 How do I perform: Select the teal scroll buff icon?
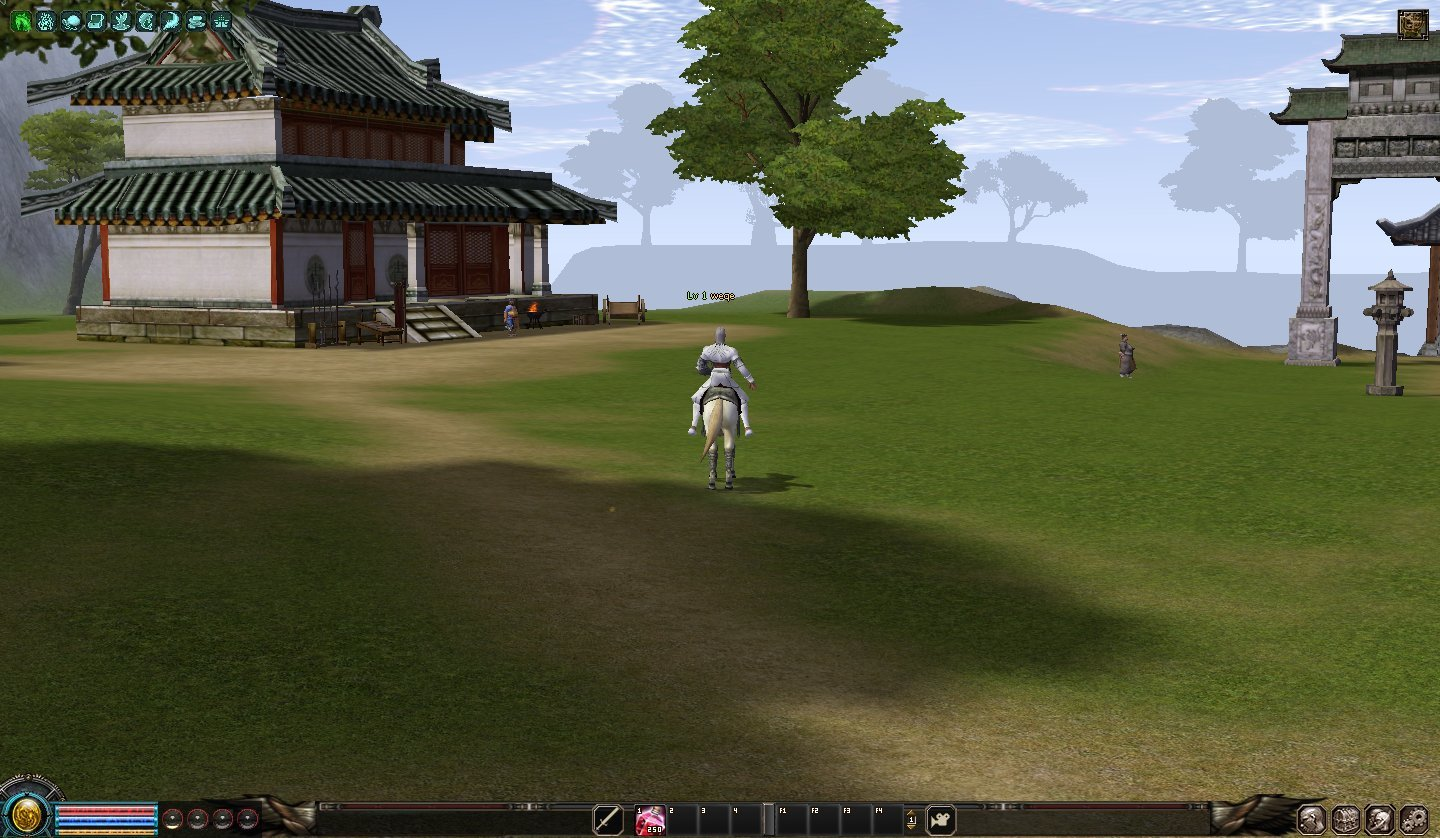pos(95,20)
